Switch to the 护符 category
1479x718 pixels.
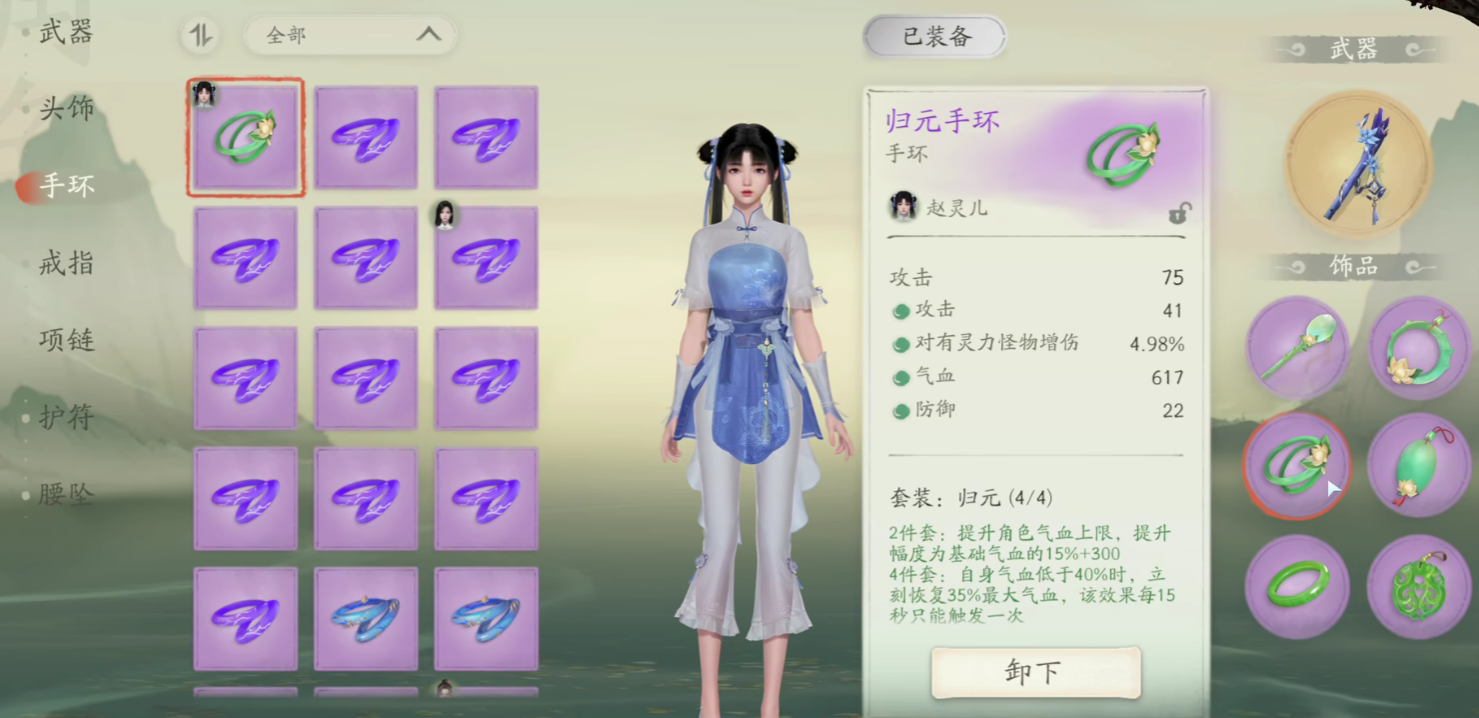(66, 417)
